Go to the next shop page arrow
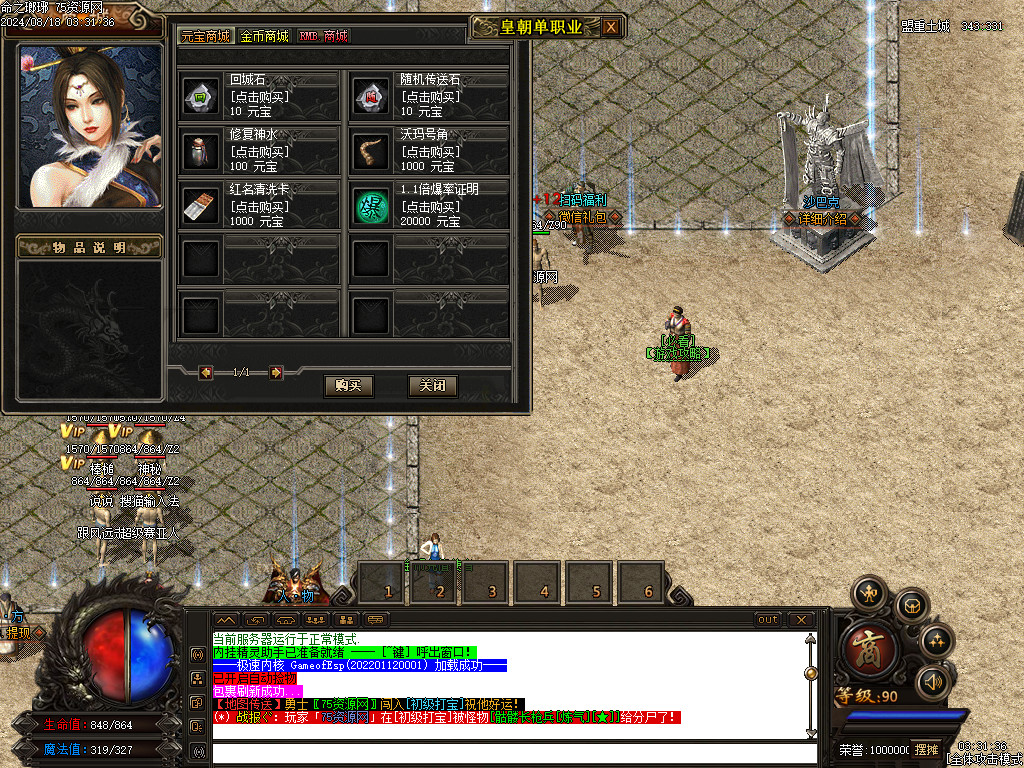Image resolution: width=1024 pixels, height=768 pixels. pyautogui.click(x=276, y=373)
